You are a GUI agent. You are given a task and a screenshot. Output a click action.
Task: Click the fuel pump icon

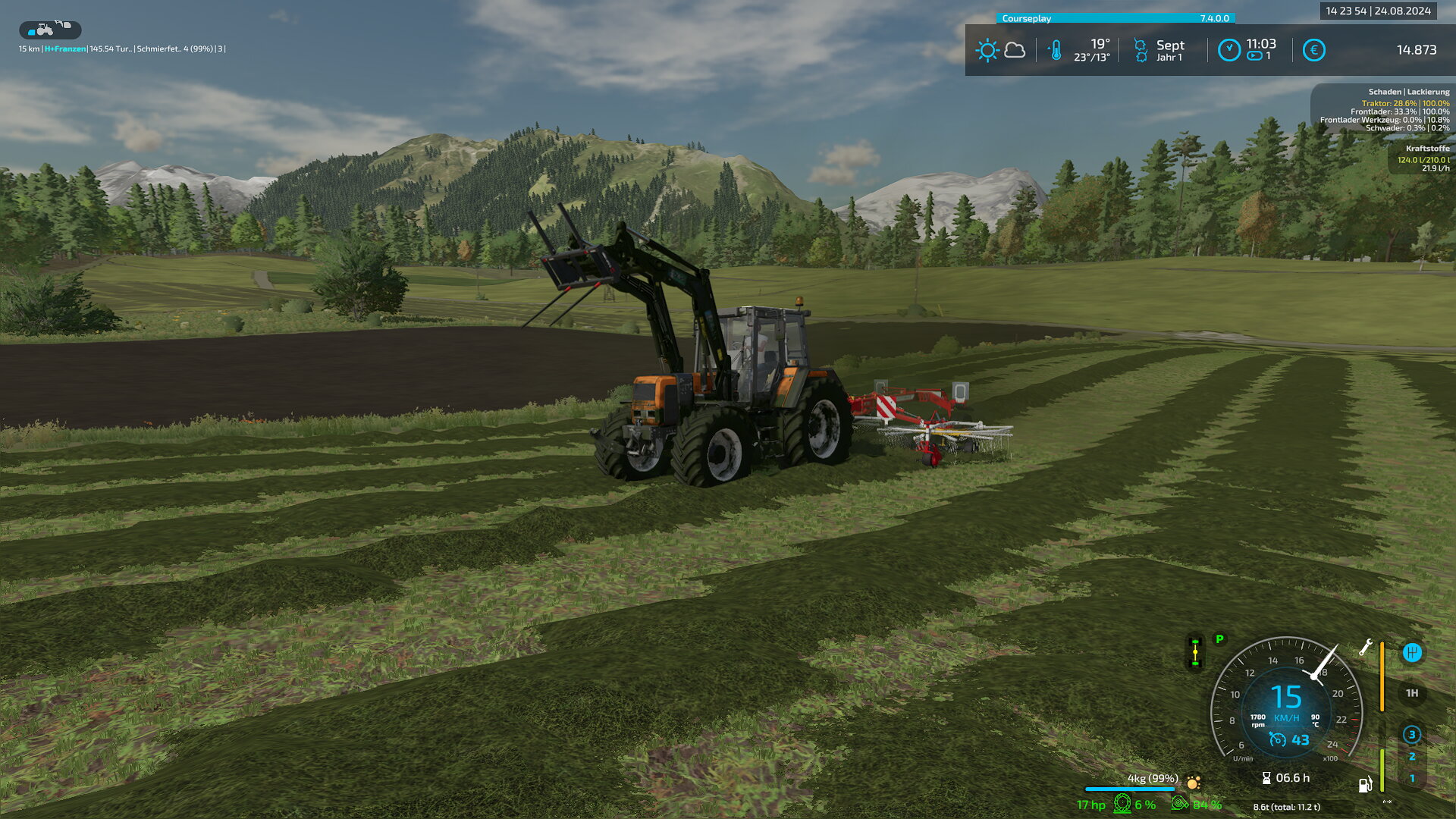[x=1364, y=785]
